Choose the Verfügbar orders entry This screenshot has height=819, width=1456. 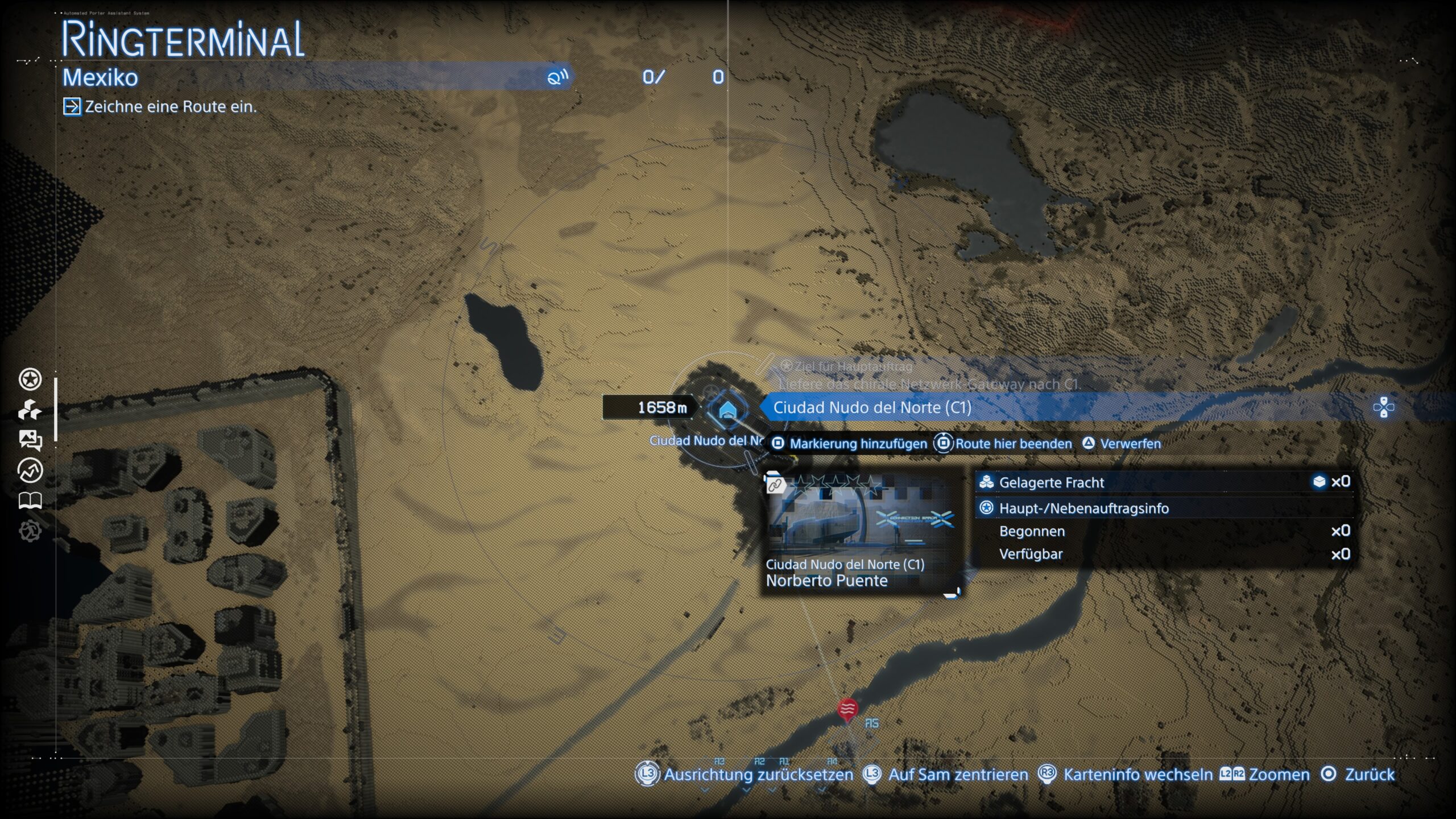pos(1163,554)
